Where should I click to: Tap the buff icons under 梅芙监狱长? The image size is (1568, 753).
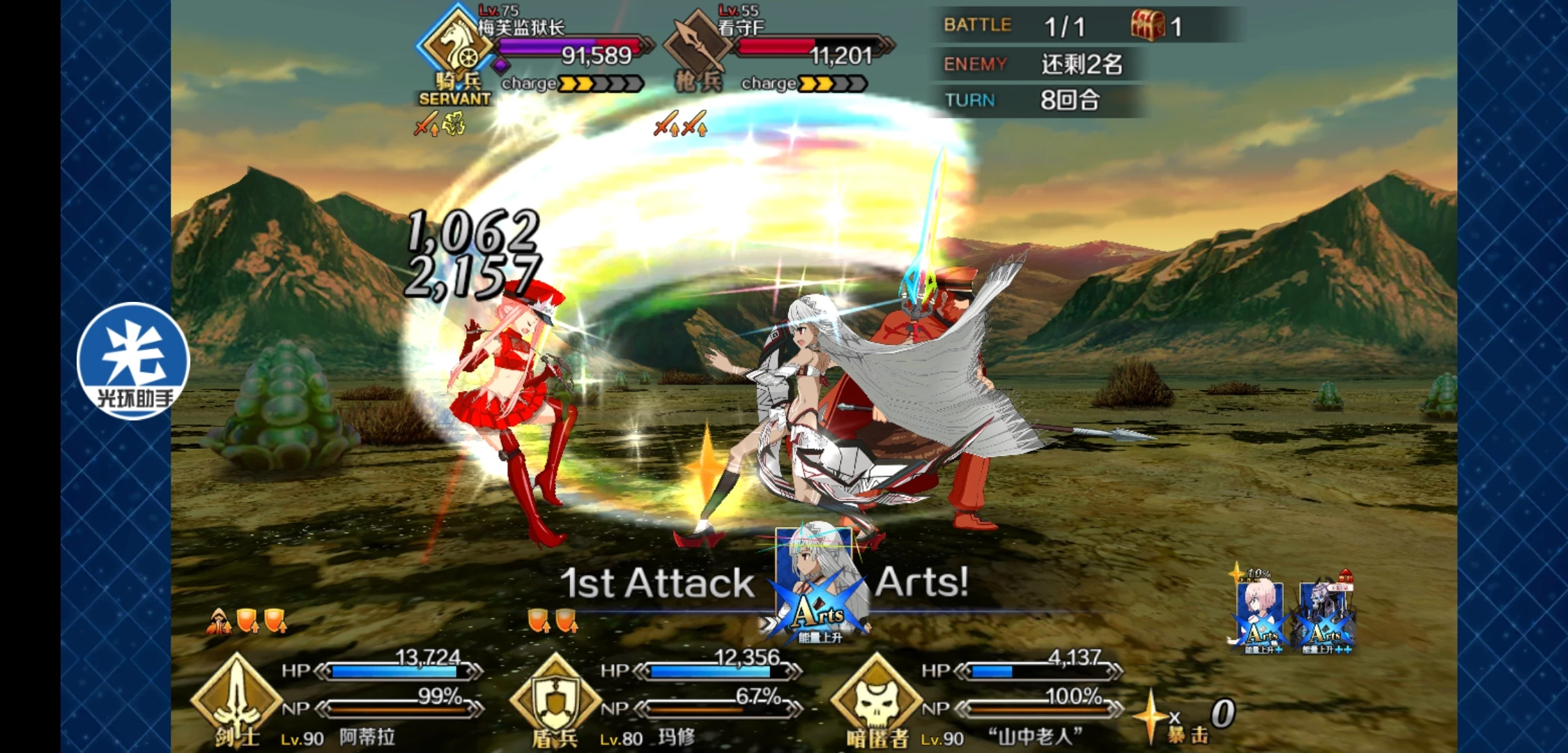coord(439,125)
